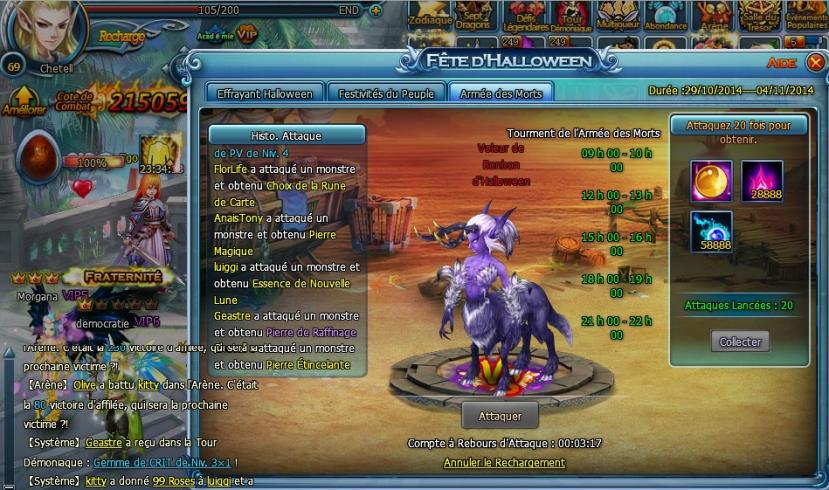Open the VIP badge
829x490 pixels.
point(246,34)
